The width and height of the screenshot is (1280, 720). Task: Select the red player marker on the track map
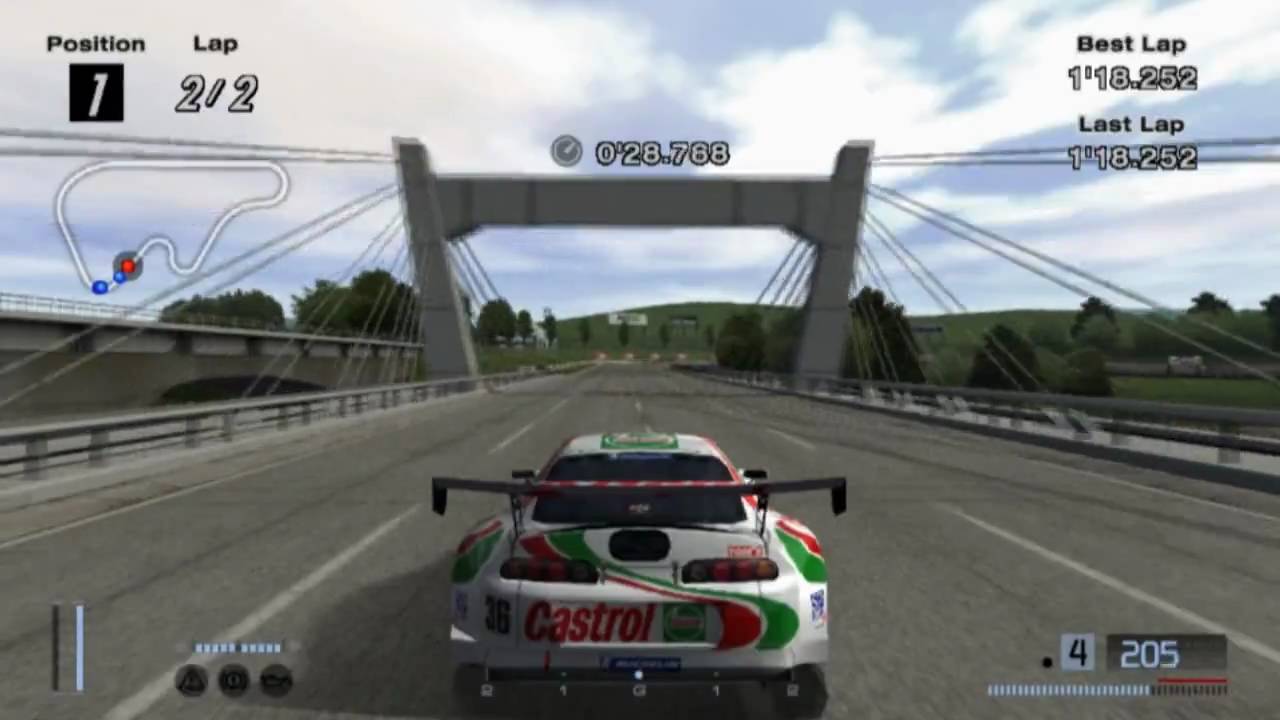pos(128,265)
